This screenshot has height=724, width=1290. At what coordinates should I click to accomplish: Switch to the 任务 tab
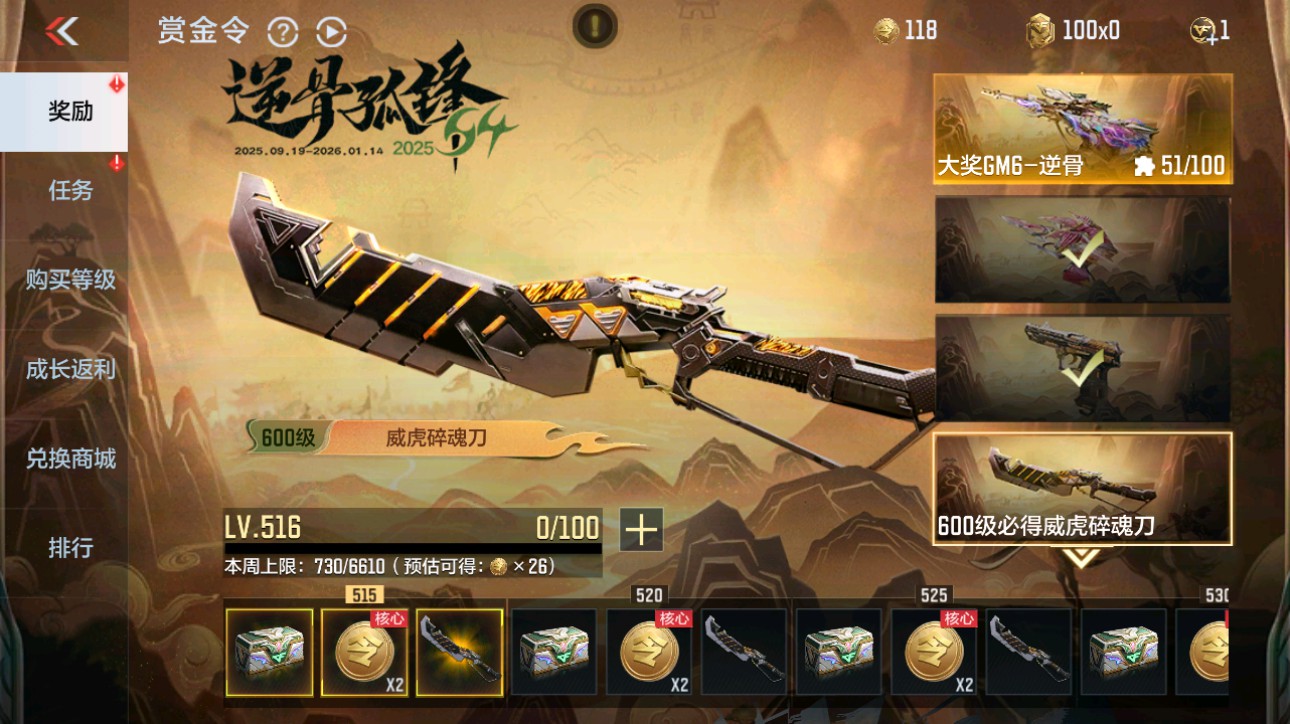(x=69, y=191)
